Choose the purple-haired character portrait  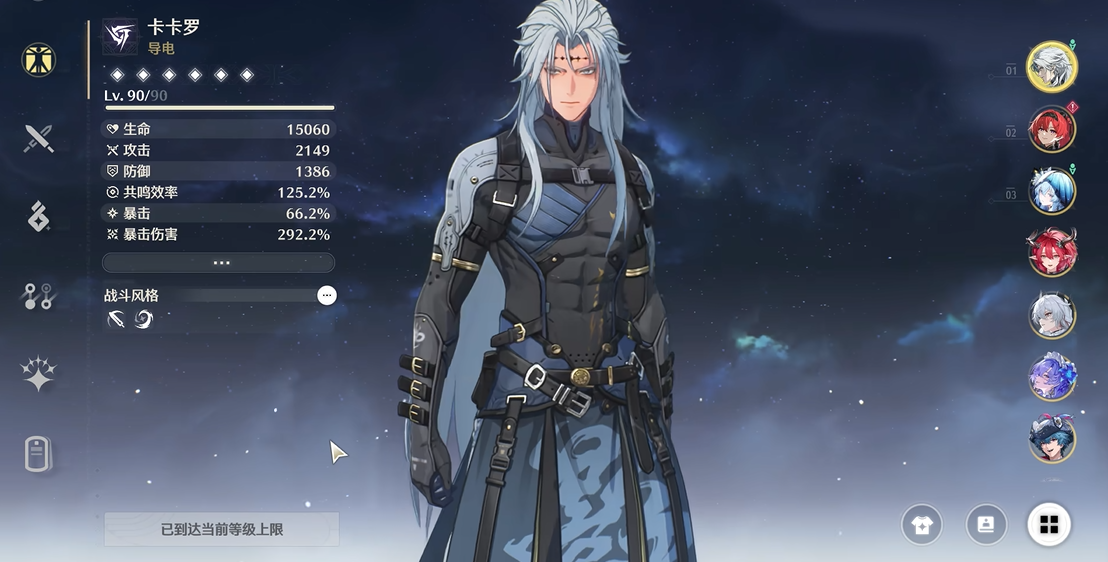tap(1052, 377)
